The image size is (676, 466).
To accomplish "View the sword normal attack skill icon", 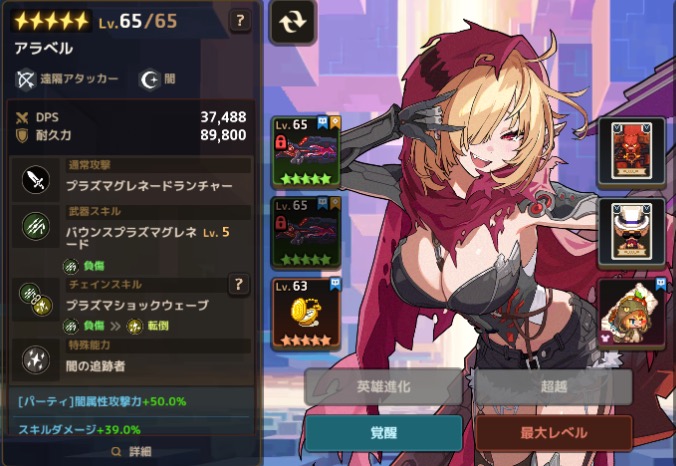I will (35, 180).
